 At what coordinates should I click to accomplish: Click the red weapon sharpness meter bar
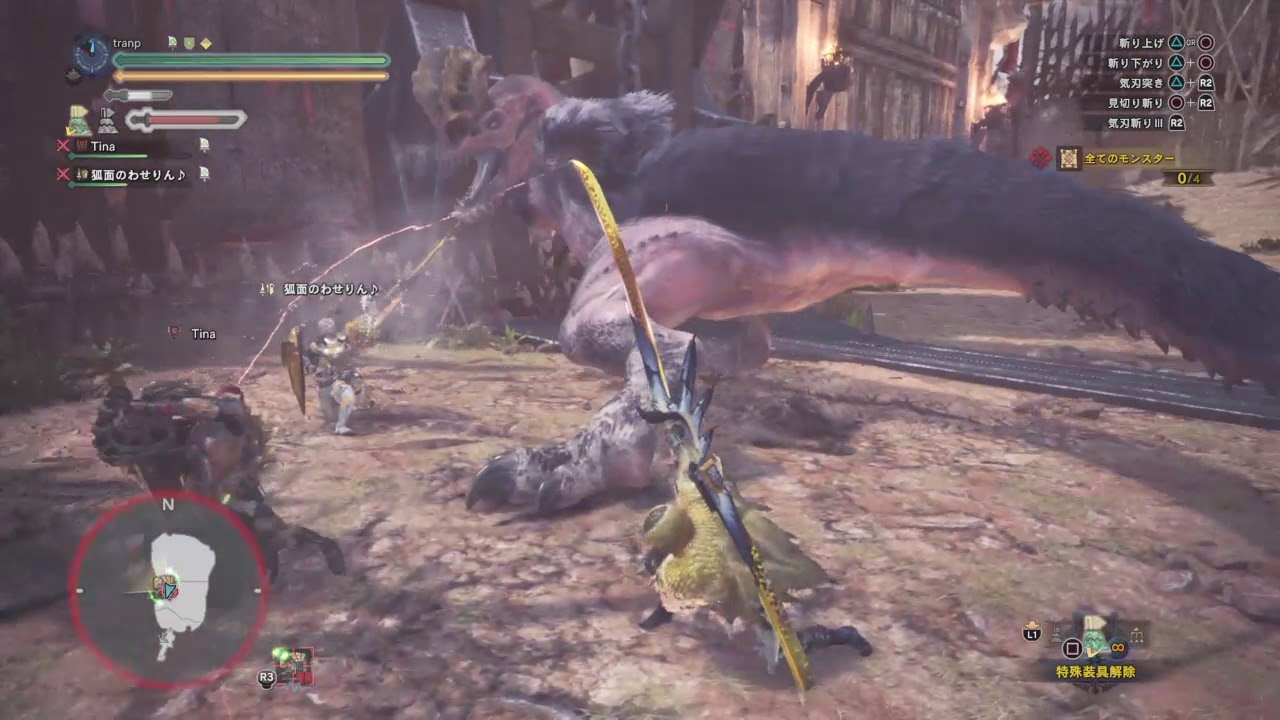click(185, 119)
